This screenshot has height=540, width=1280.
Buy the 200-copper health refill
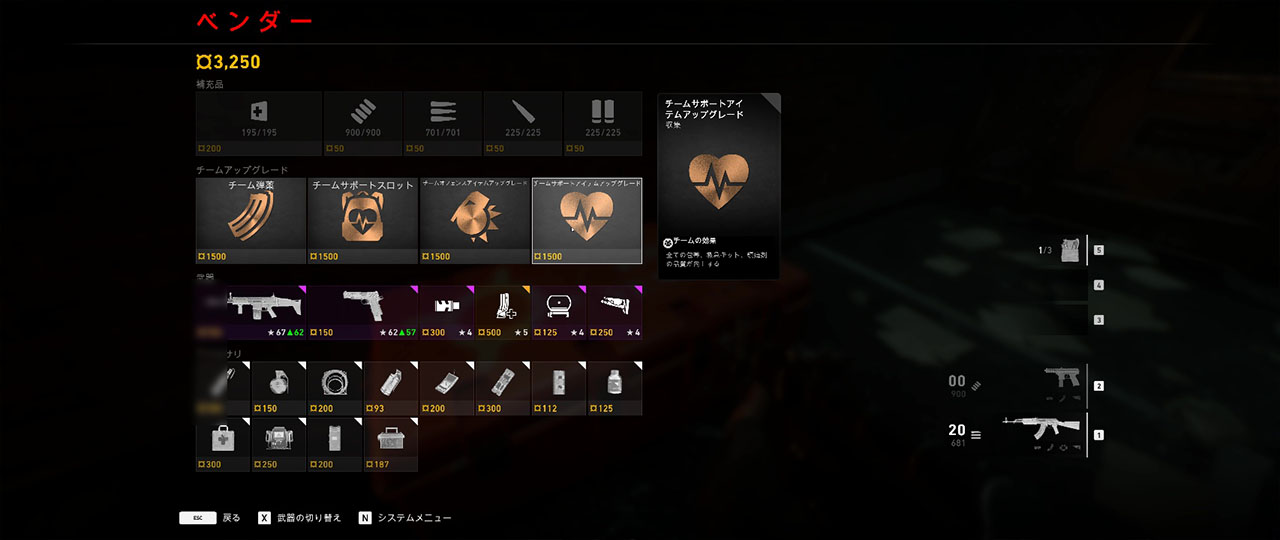pyautogui.click(x=259, y=122)
